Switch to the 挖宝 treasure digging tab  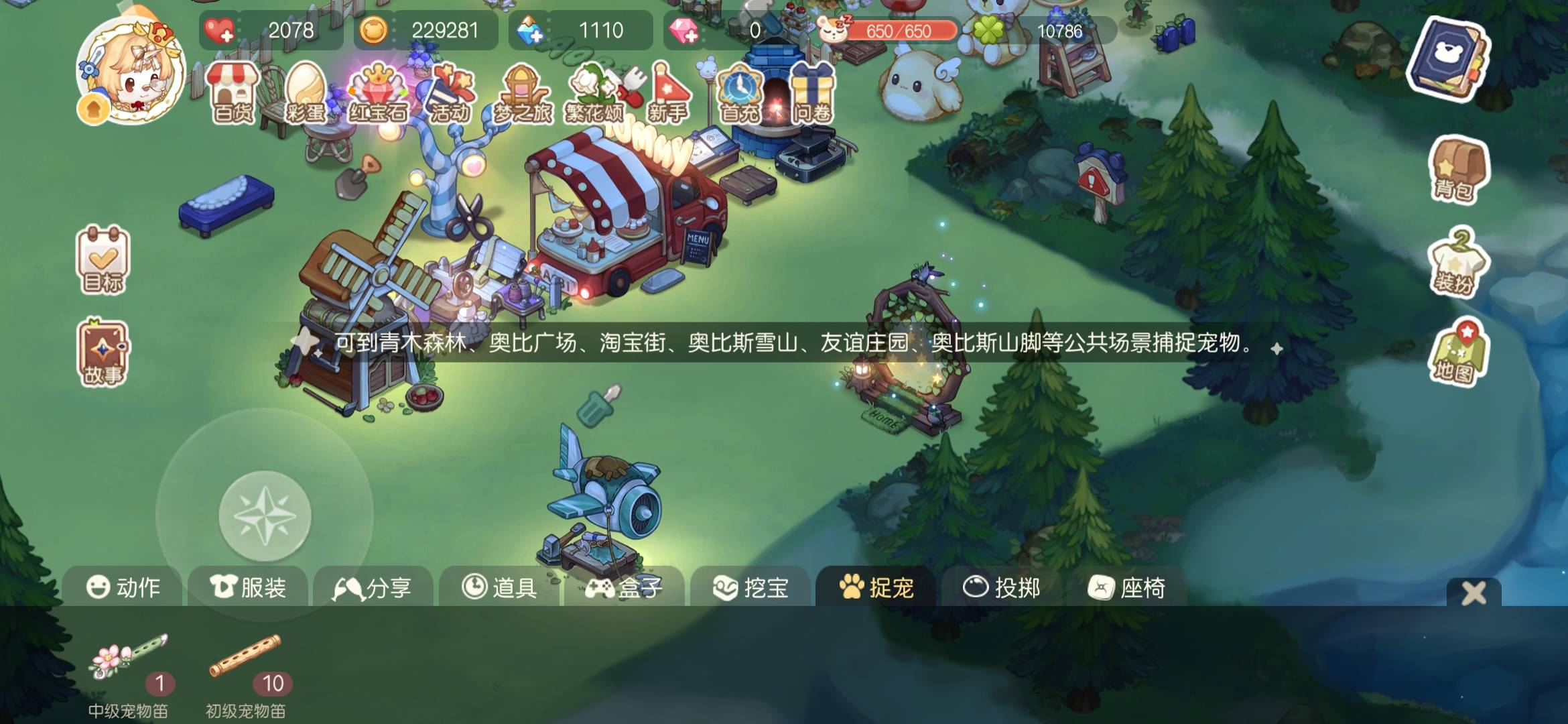(x=752, y=588)
